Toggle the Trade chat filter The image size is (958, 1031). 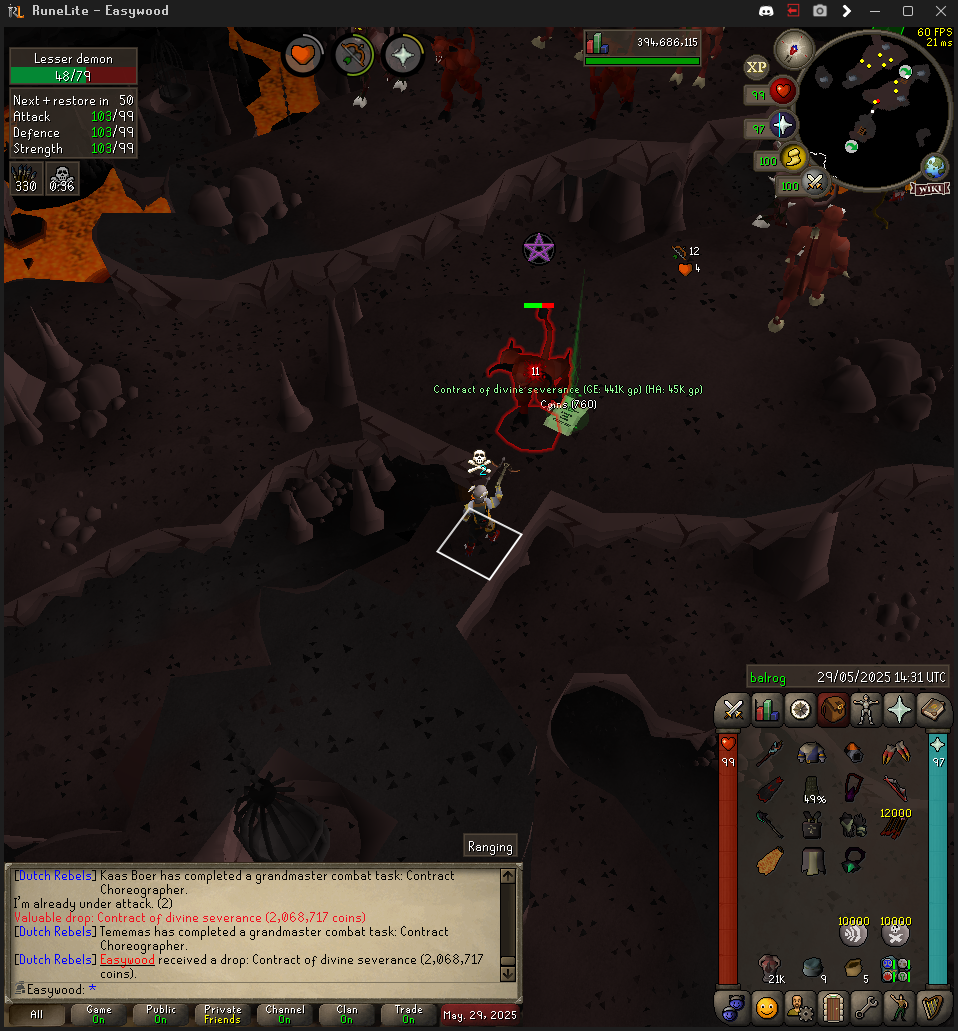[x=408, y=1015]
